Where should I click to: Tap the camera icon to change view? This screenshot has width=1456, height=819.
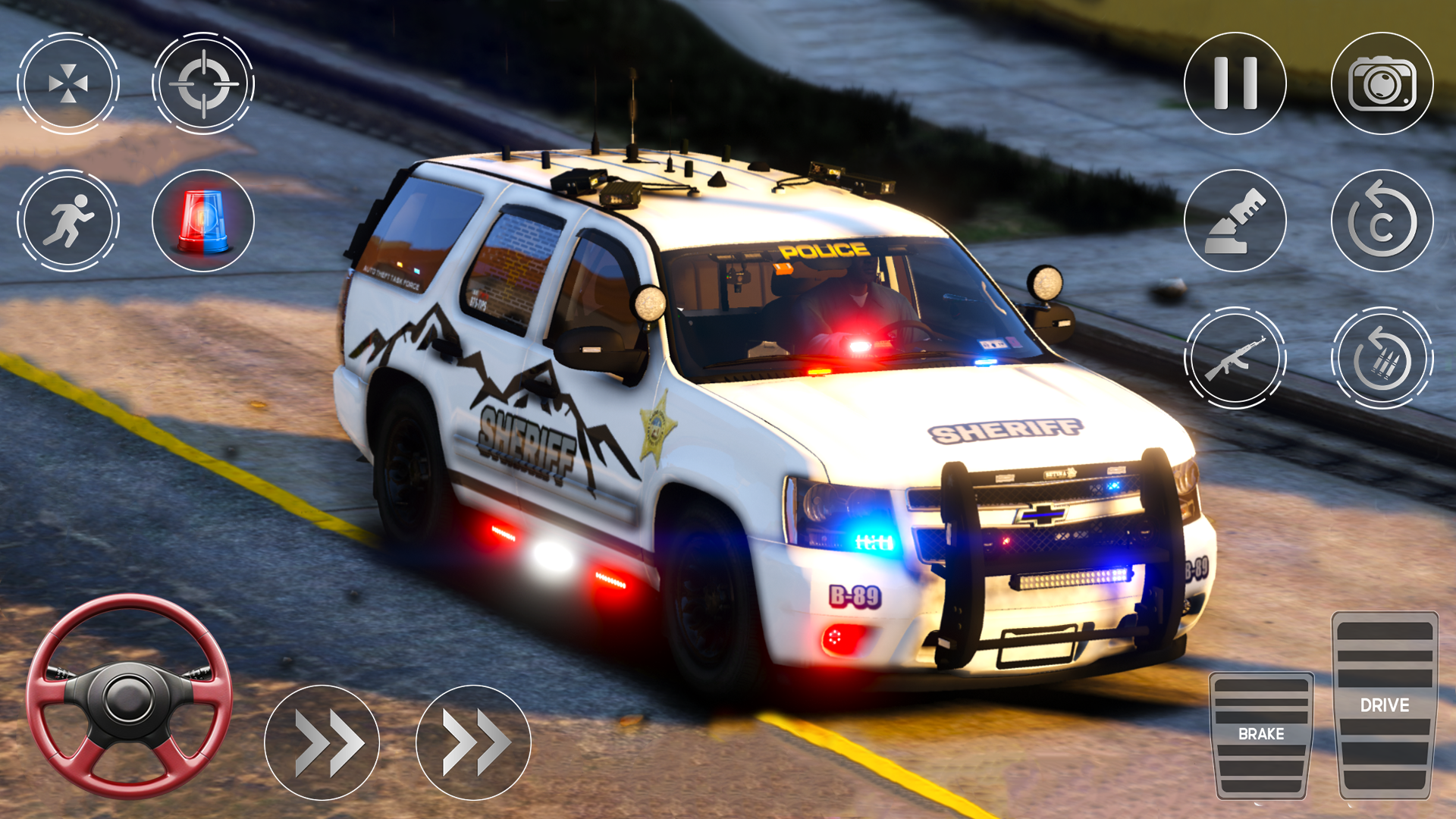[1382, 83]
